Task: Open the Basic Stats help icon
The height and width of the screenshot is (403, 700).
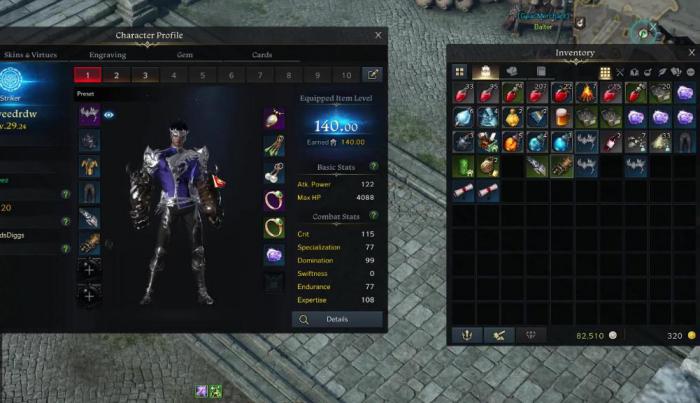Action: tap(374, 166)
